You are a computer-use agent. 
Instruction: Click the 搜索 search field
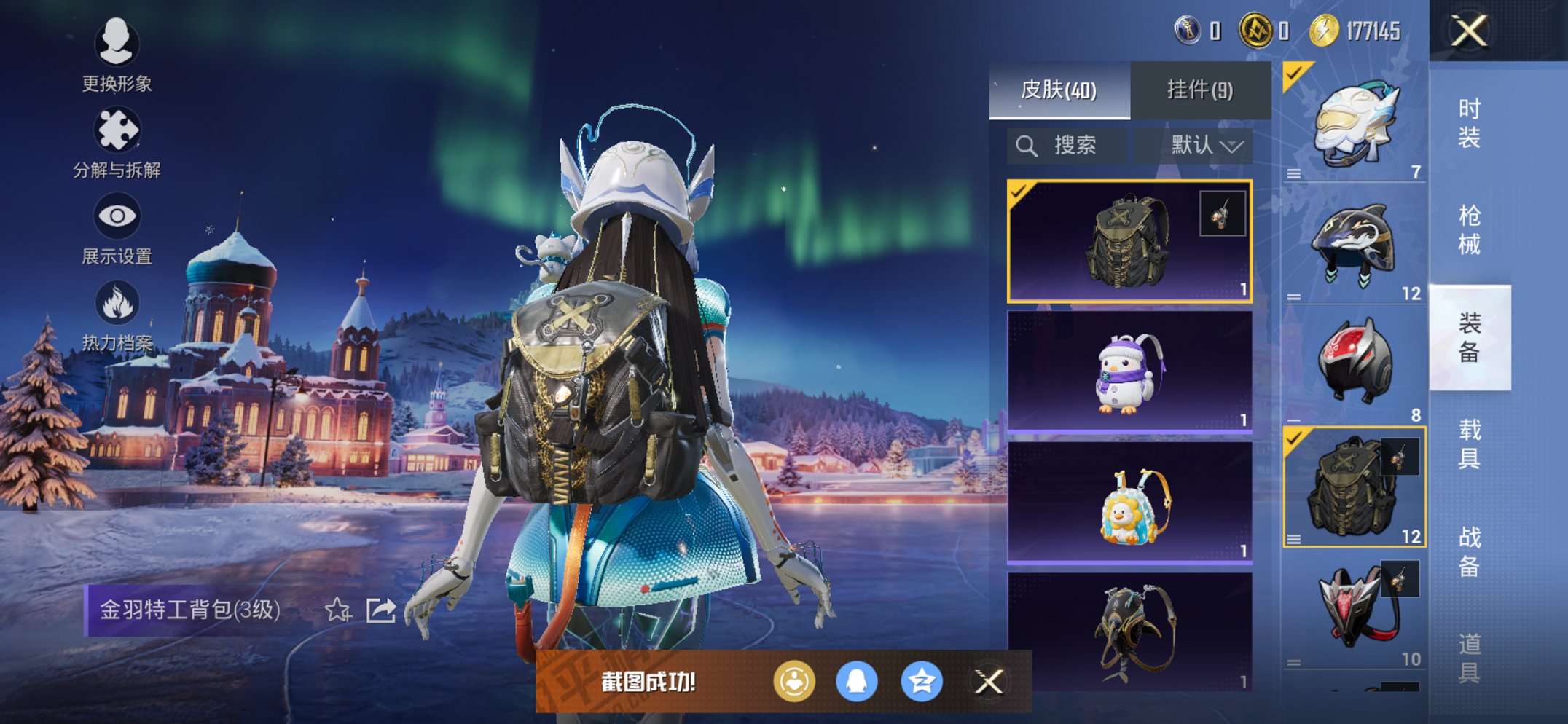[1067, 146]
